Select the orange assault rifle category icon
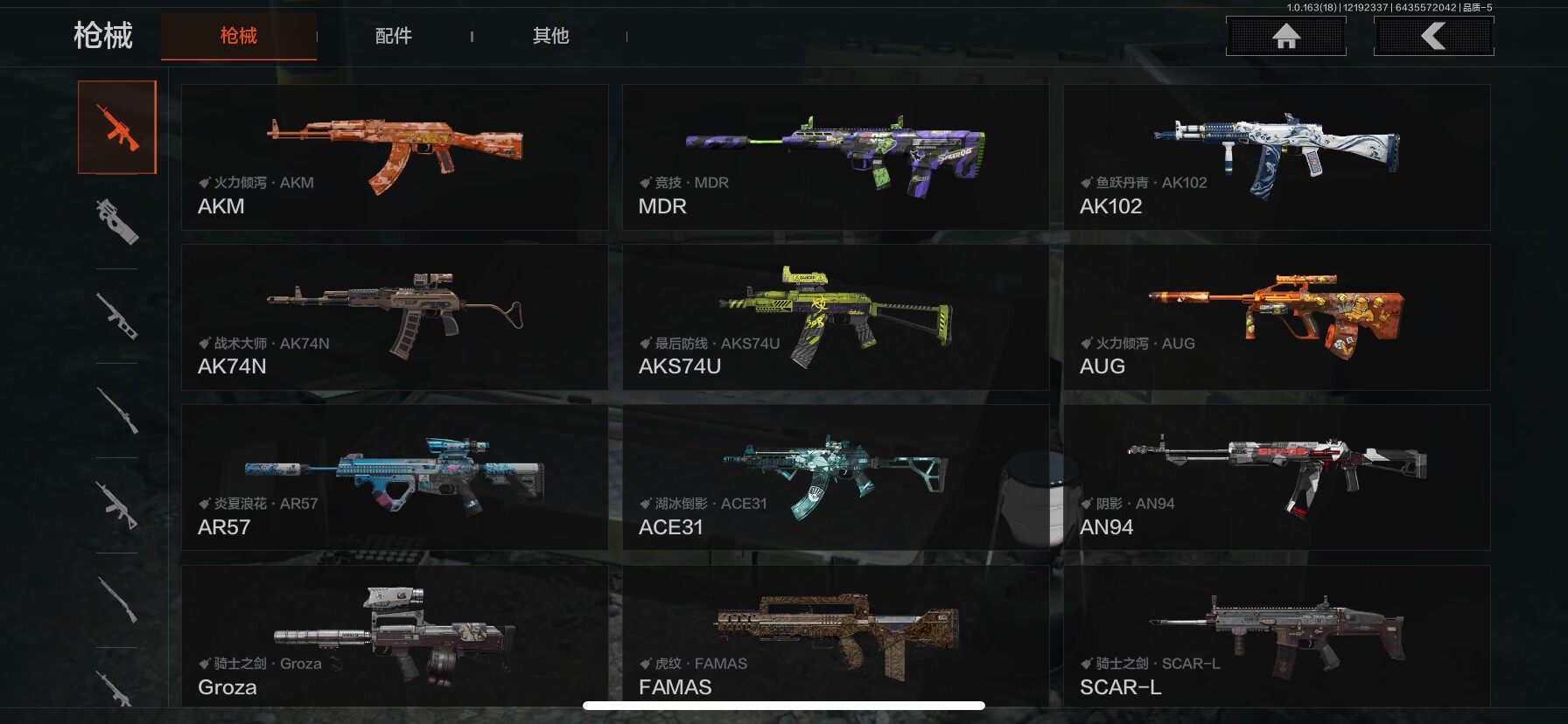Image resolution: width=1568 pixels, height=724 pixels. tap(117, 128)
